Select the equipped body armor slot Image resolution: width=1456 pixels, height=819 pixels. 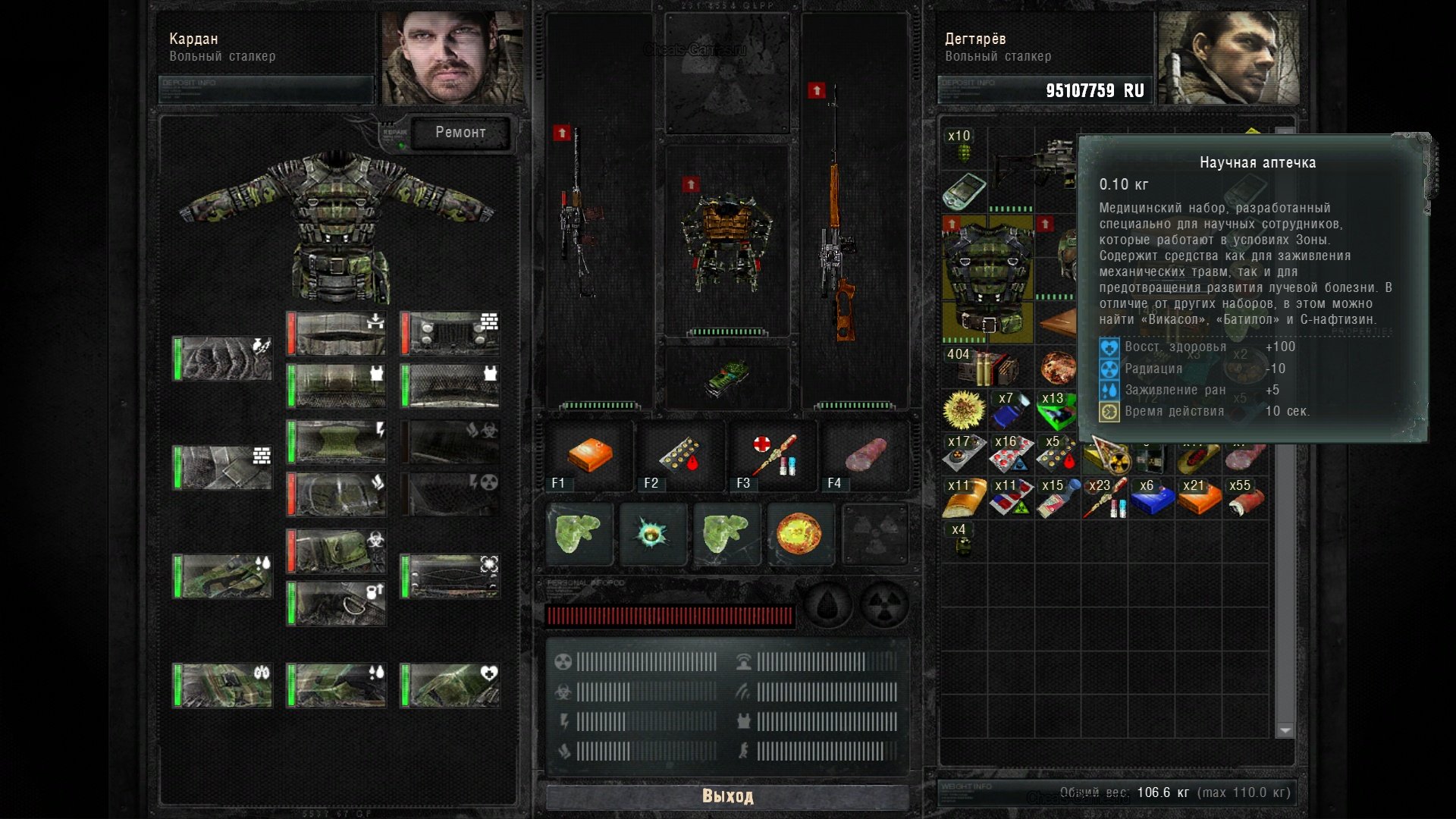tap(726, 243)
